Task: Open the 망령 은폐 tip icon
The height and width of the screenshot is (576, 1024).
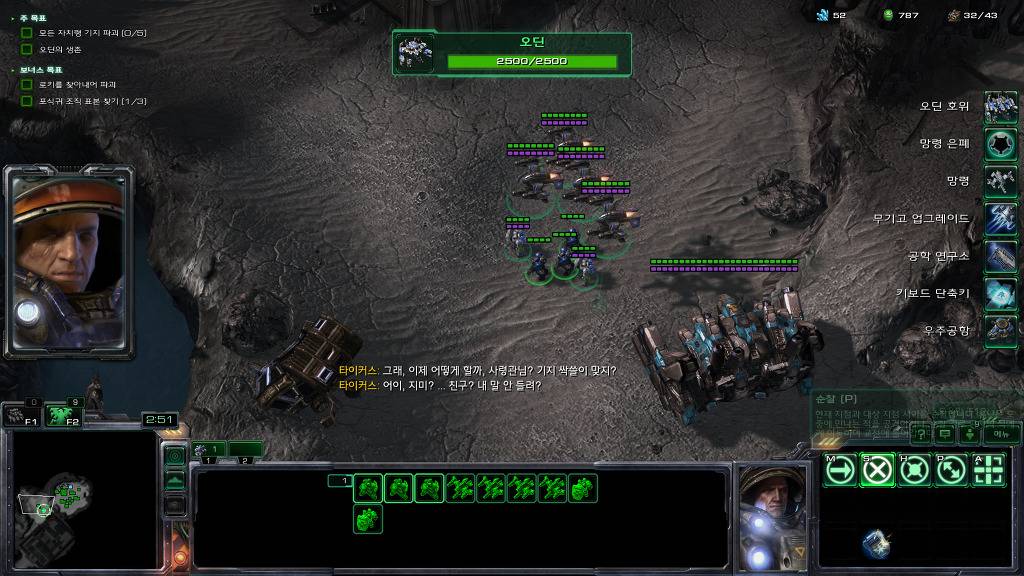Action: click(1000, 144)
